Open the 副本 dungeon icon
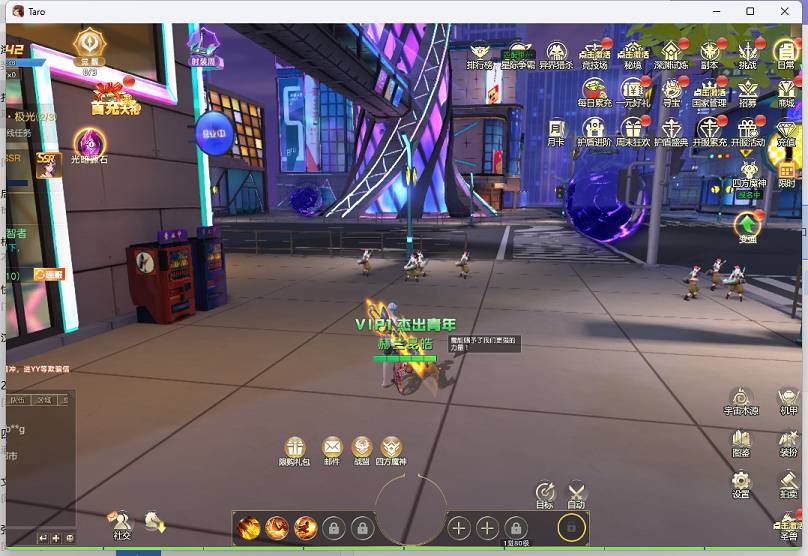The height and width of the screenshot is (556, 808). click(x=709, y=53)
